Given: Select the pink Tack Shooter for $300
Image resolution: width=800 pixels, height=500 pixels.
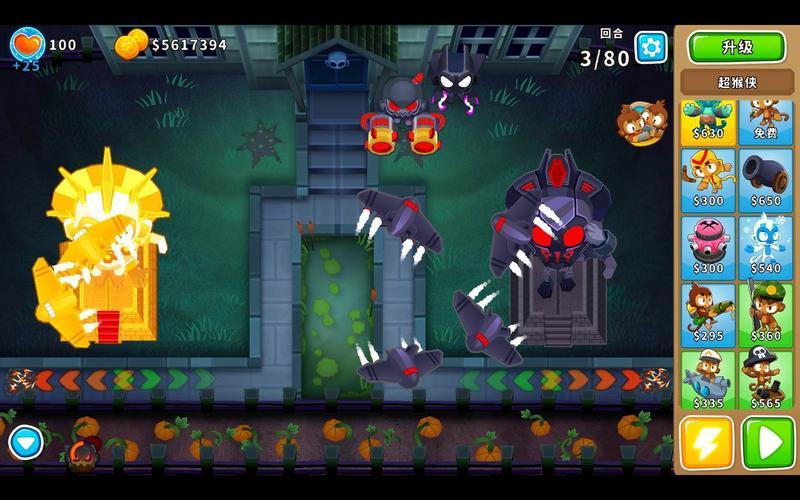Looking at the screenshot, I should coord(708,246).
